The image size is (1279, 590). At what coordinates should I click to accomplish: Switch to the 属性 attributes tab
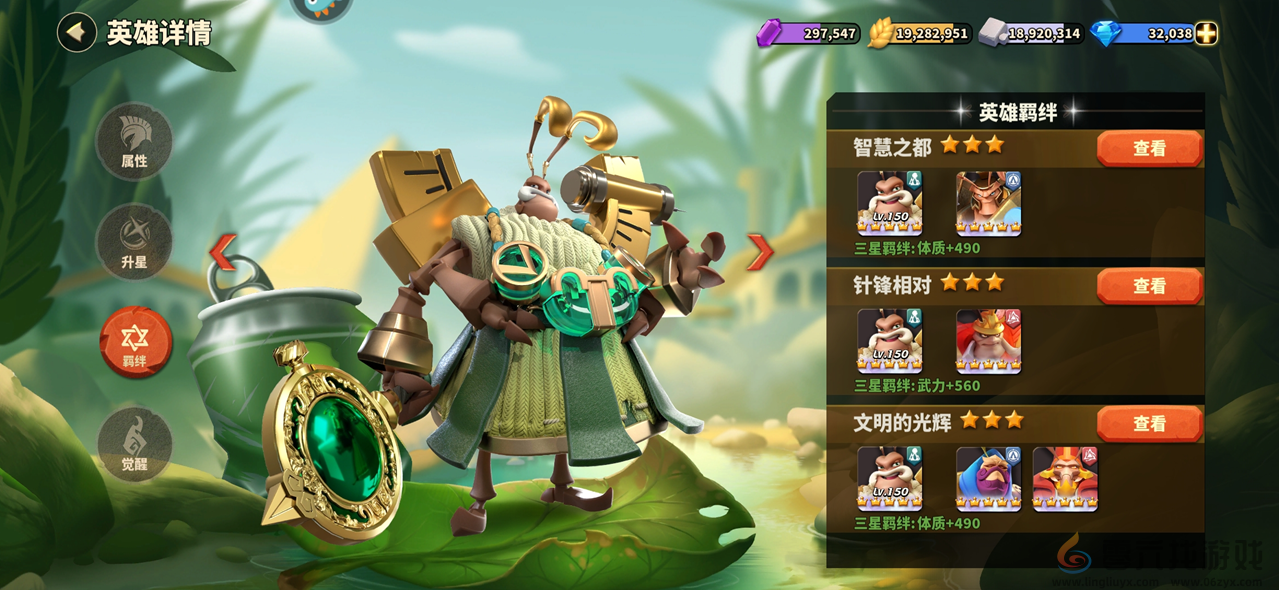(134, 141)
